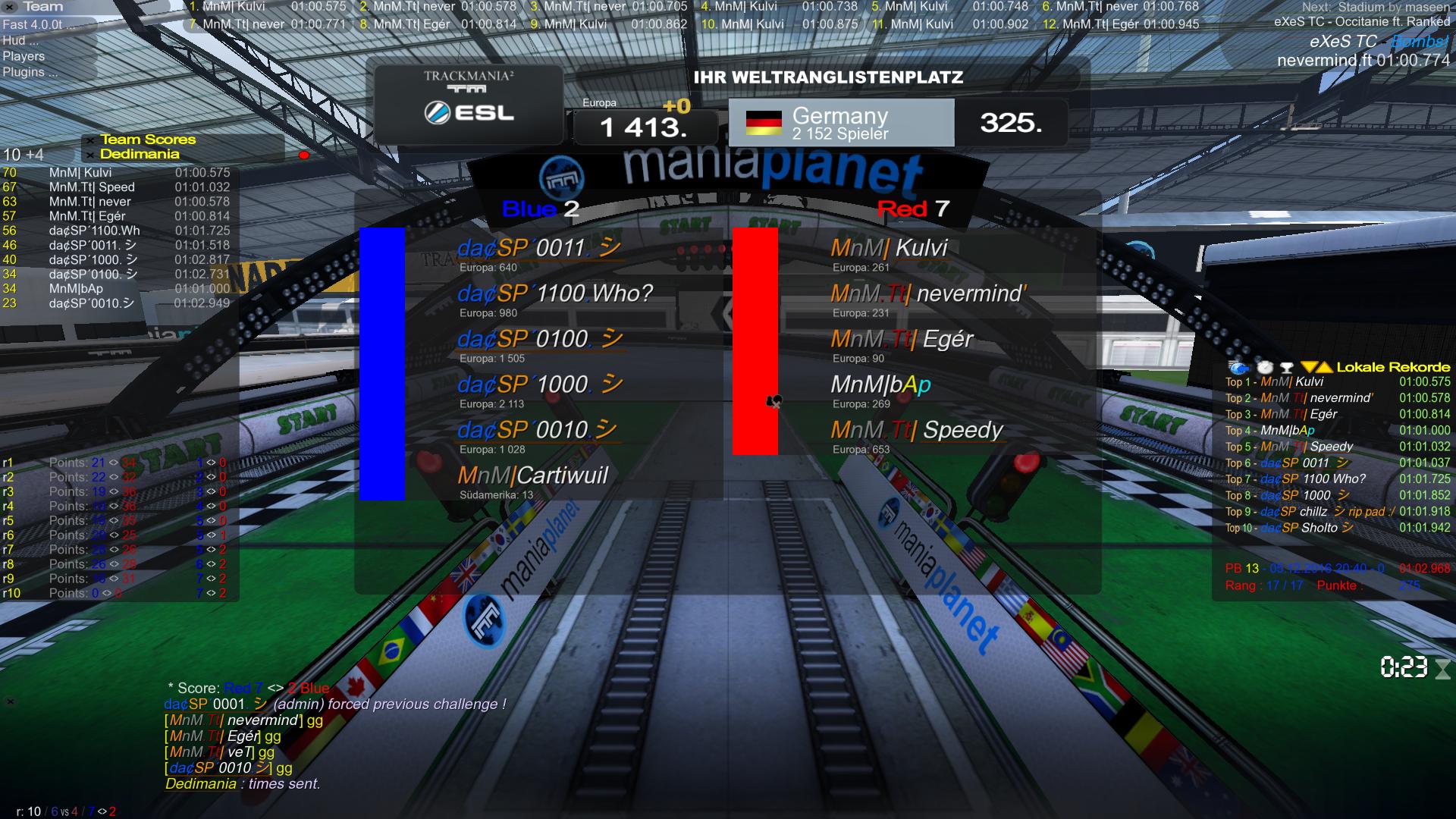Open the Players menu entry

[x=24, y=56]
